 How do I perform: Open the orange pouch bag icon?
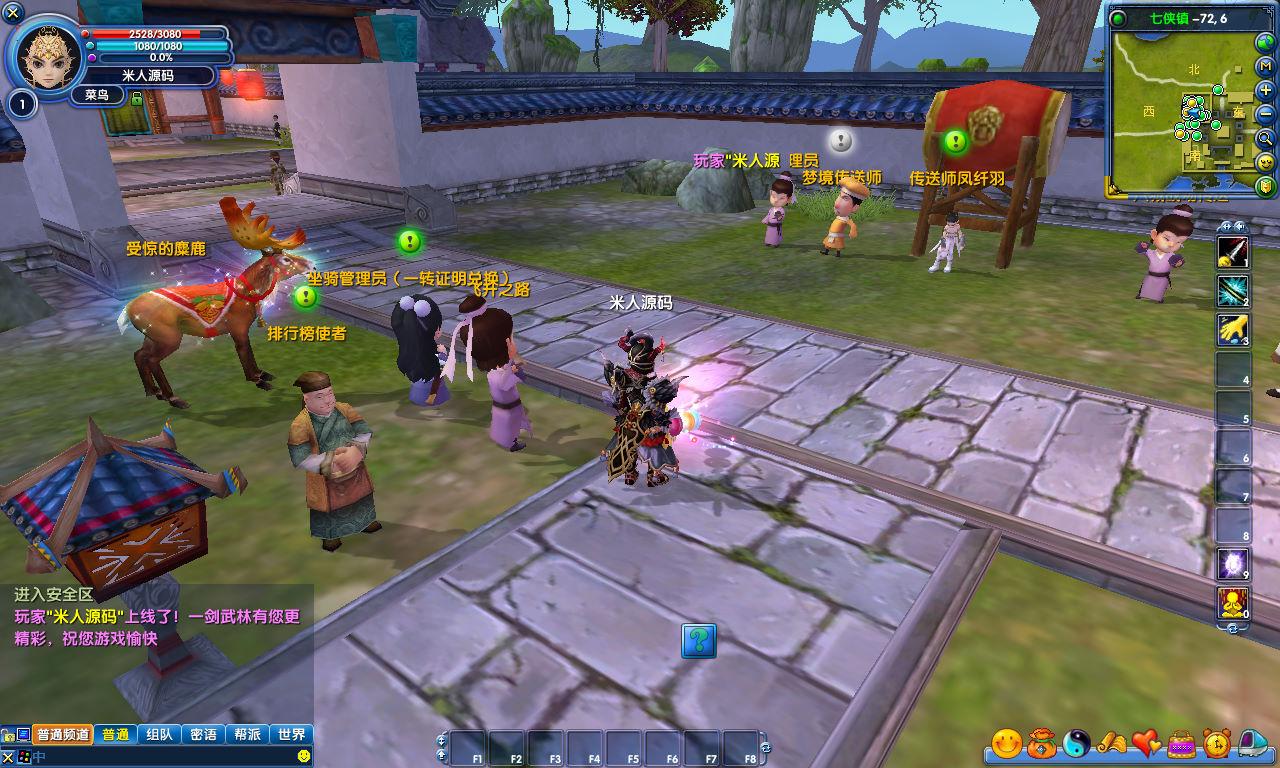pos(1041,743)
